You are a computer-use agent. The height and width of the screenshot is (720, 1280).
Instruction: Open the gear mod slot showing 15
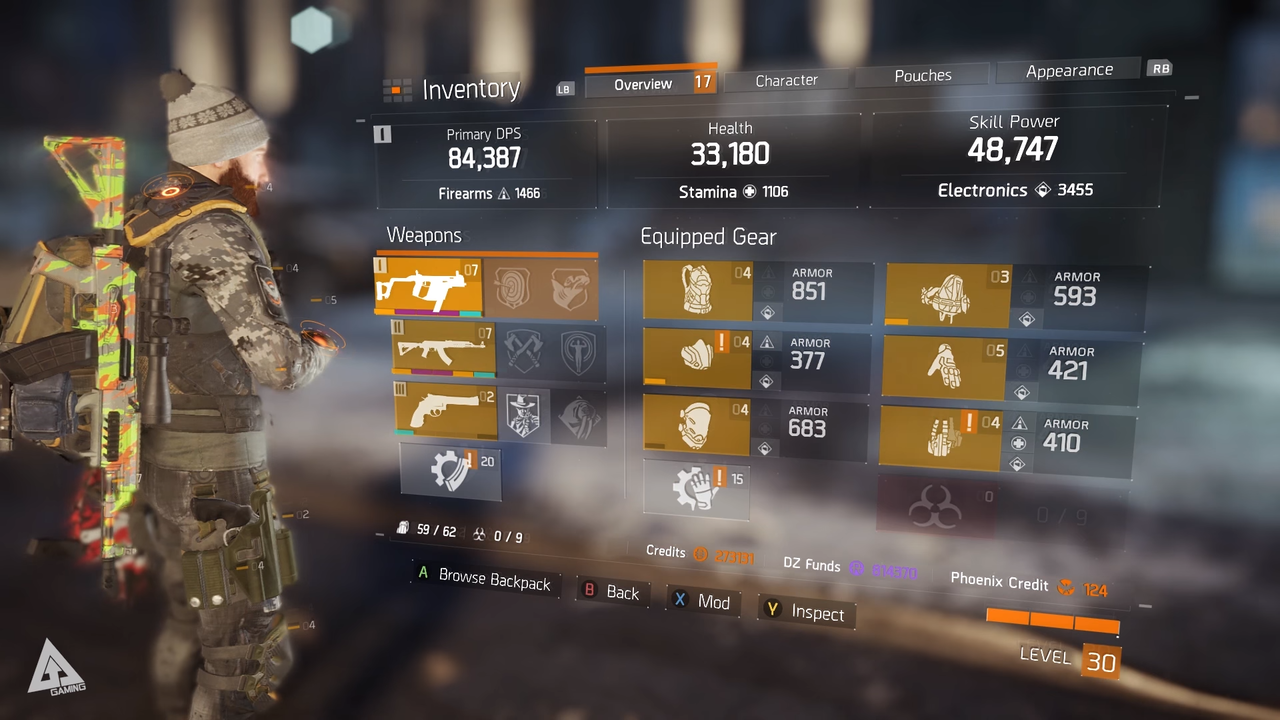coord(697,489)
